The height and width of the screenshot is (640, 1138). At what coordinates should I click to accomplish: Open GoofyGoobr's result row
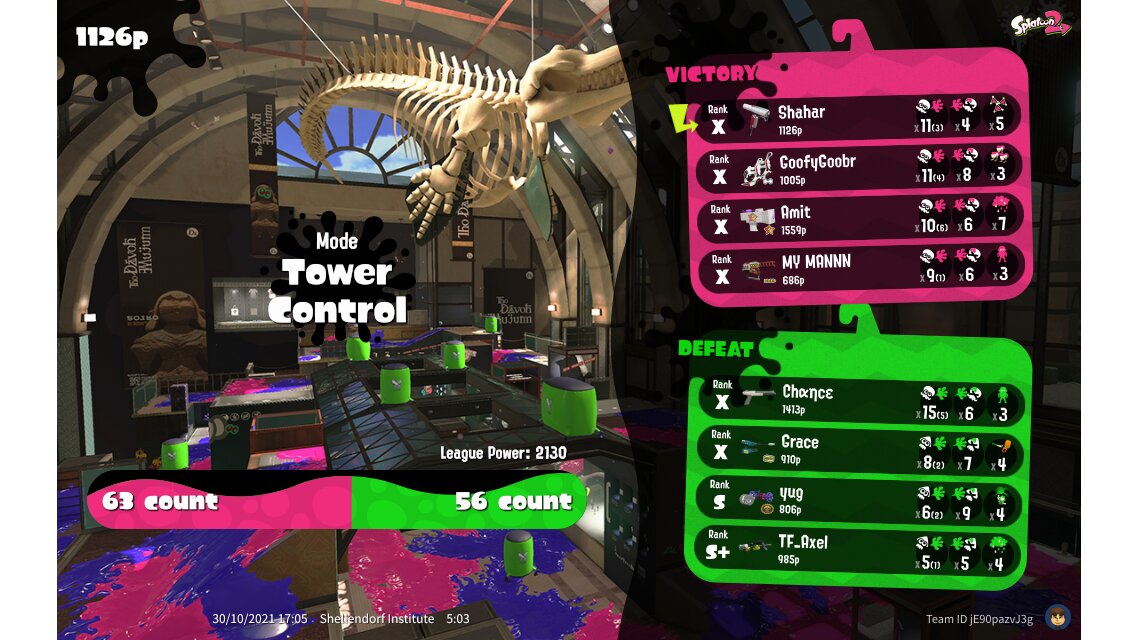(x=860, y=167)
